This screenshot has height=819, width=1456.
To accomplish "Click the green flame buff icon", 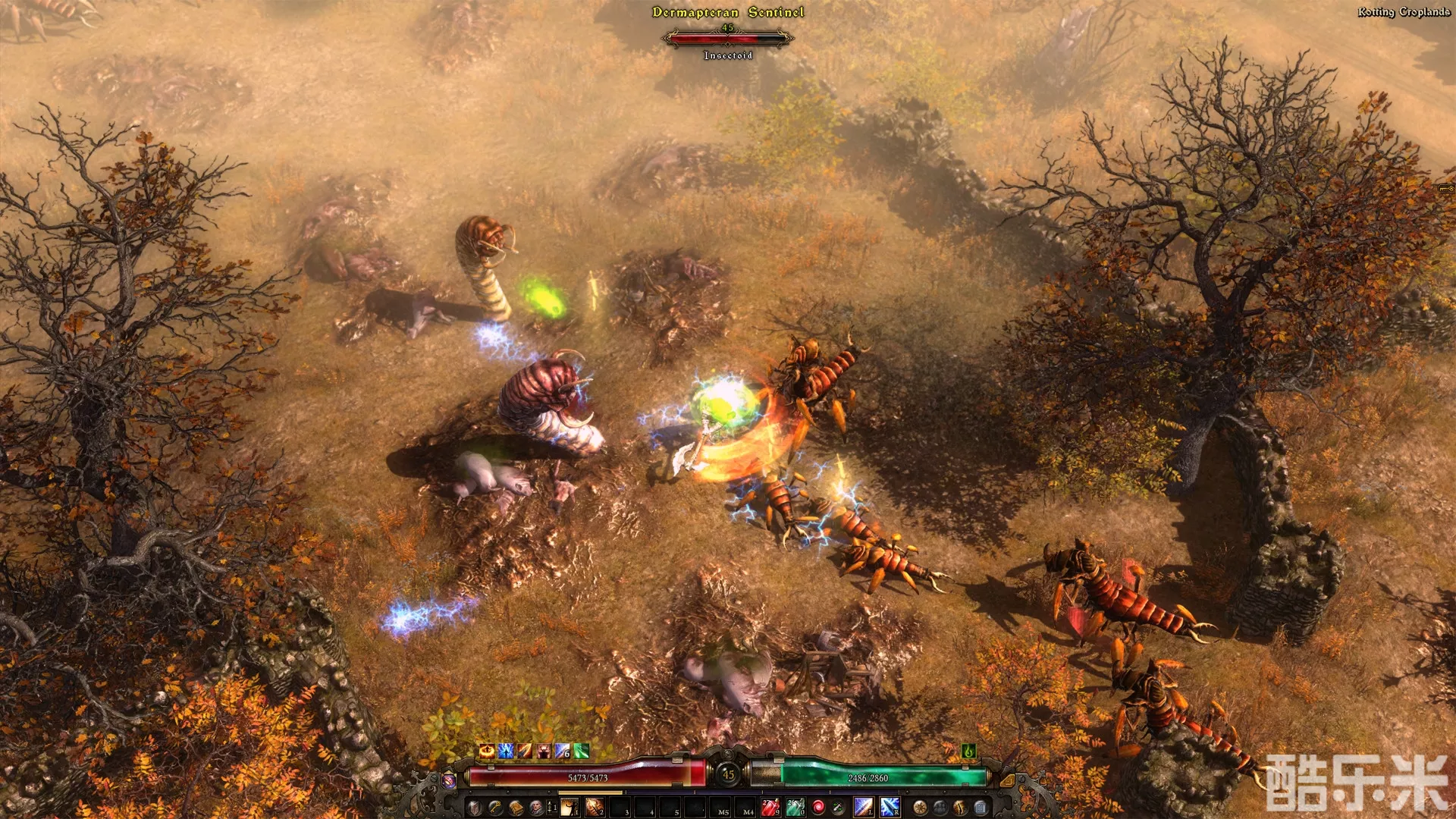I will click(x=968, y=751).
